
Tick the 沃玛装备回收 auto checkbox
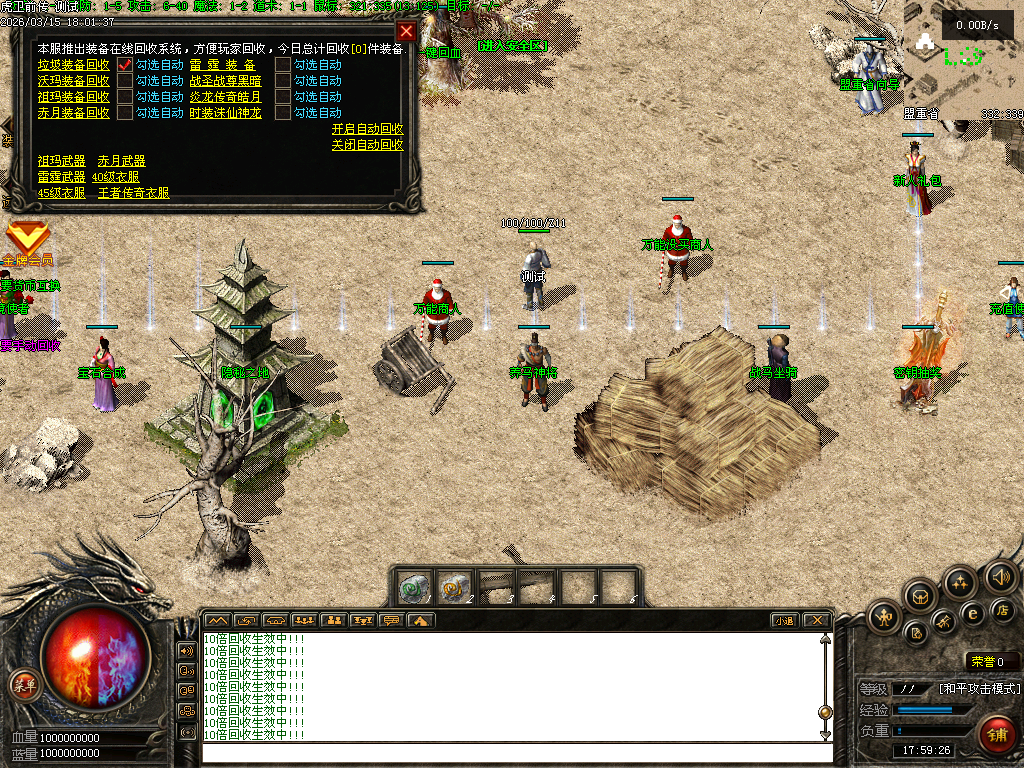pyautogui.click(x=125, y=81)
